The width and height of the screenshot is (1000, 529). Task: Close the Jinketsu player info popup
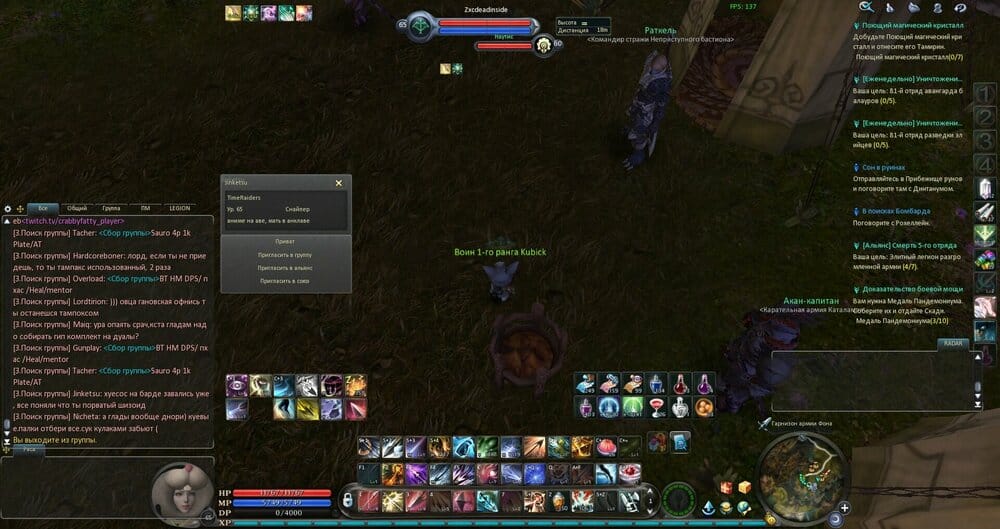[338, 183]
